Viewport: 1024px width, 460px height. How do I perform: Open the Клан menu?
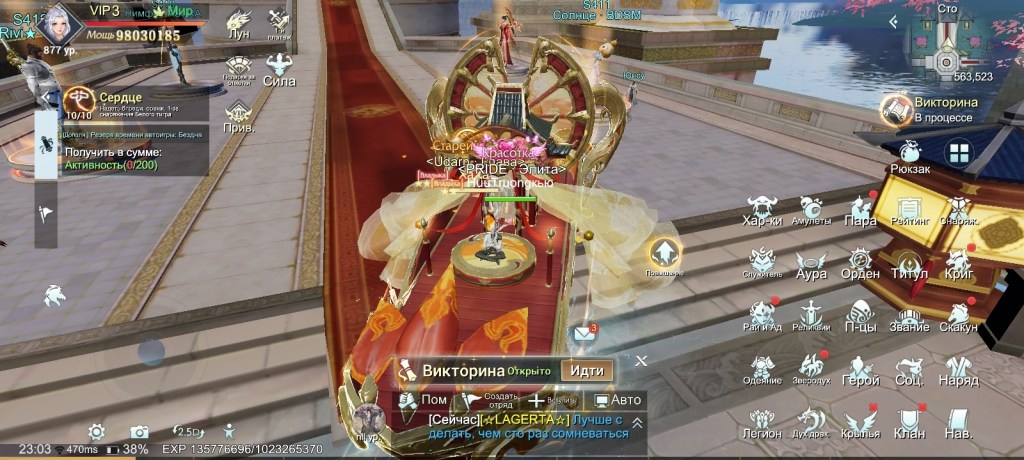tap(909, 425)
